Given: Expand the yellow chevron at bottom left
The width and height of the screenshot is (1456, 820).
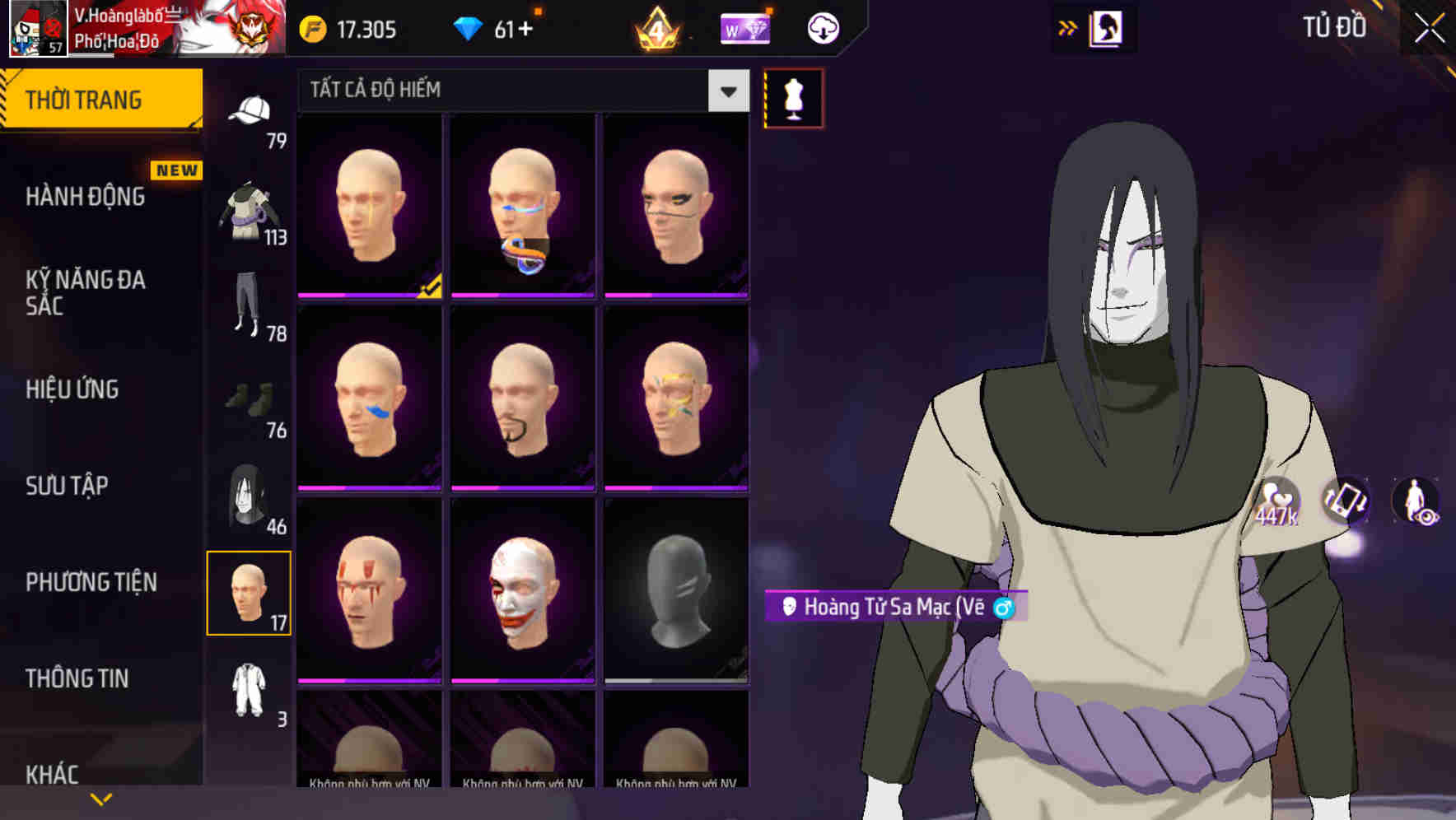Looking at the screenshot, I should [x=101, y=798].
